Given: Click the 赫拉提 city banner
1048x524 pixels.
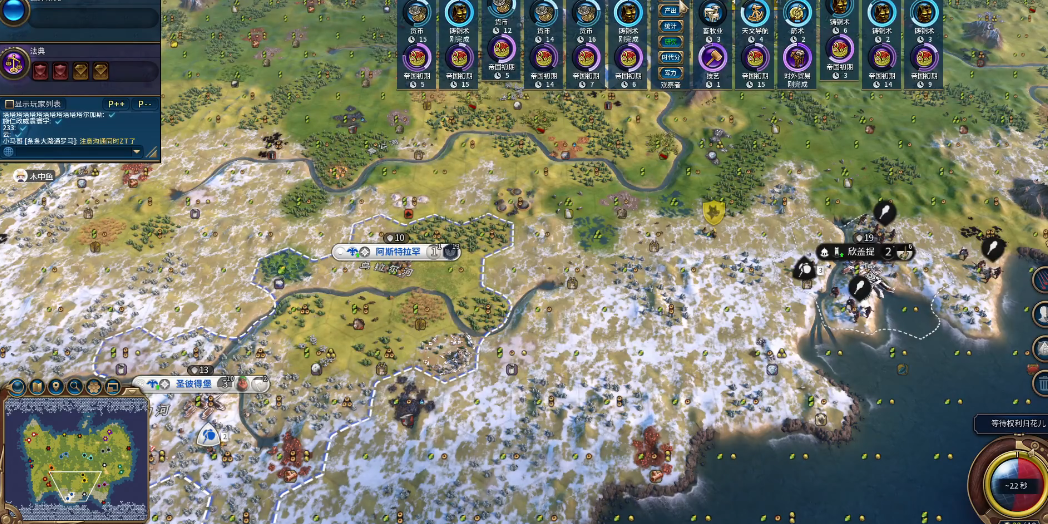Looking at the screenshot, I should click(861, 252).
